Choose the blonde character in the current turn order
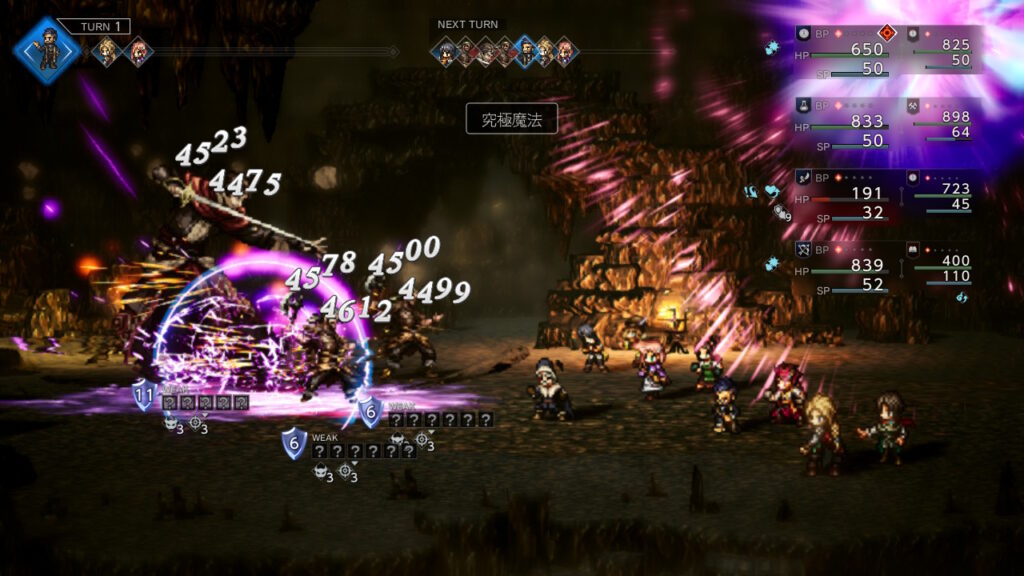 tap(105, 51)
